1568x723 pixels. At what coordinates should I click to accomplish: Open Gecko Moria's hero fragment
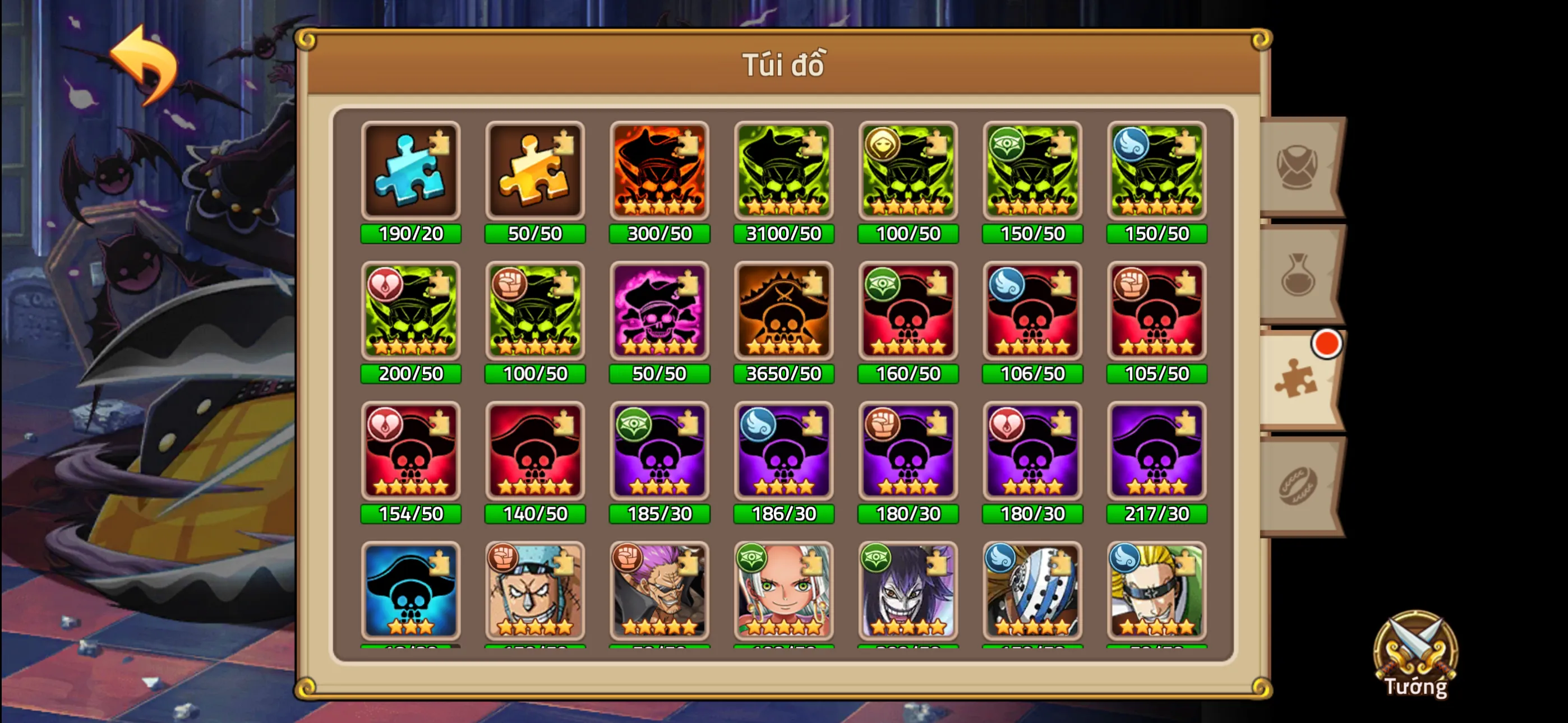coord(908,591)
